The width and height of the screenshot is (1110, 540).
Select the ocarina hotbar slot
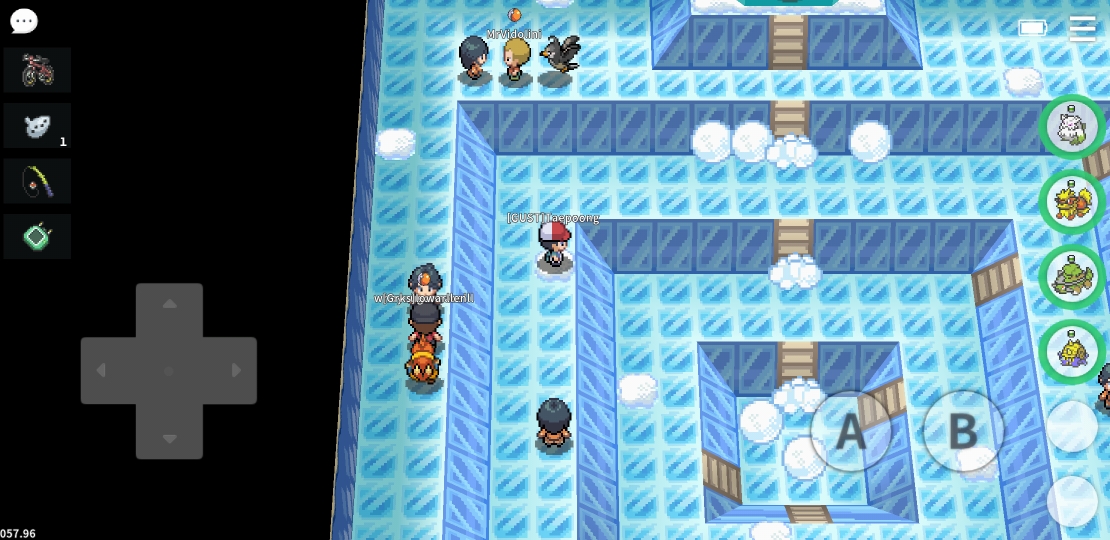(37, 126)
